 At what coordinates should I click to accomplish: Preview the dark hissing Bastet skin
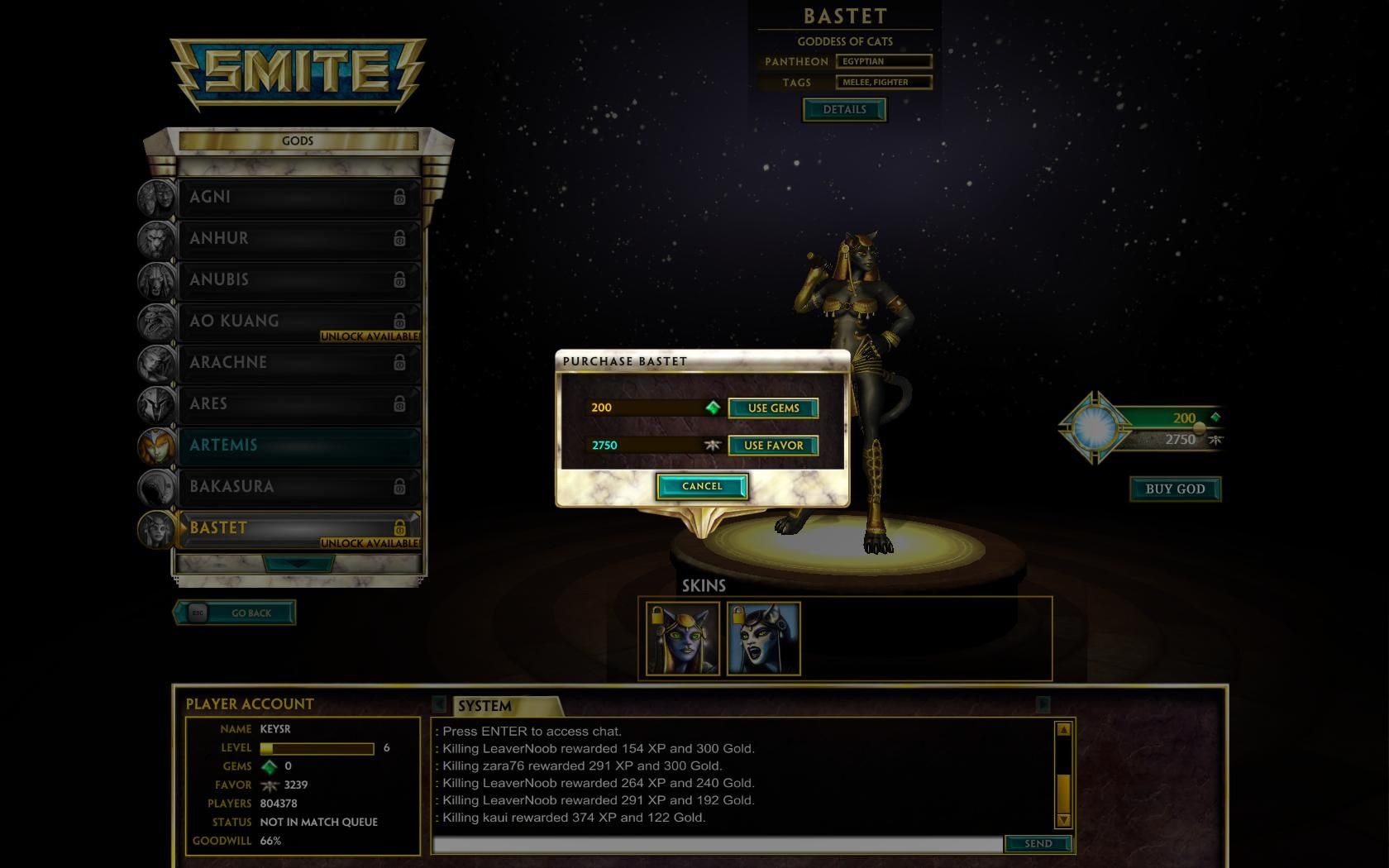763,638
